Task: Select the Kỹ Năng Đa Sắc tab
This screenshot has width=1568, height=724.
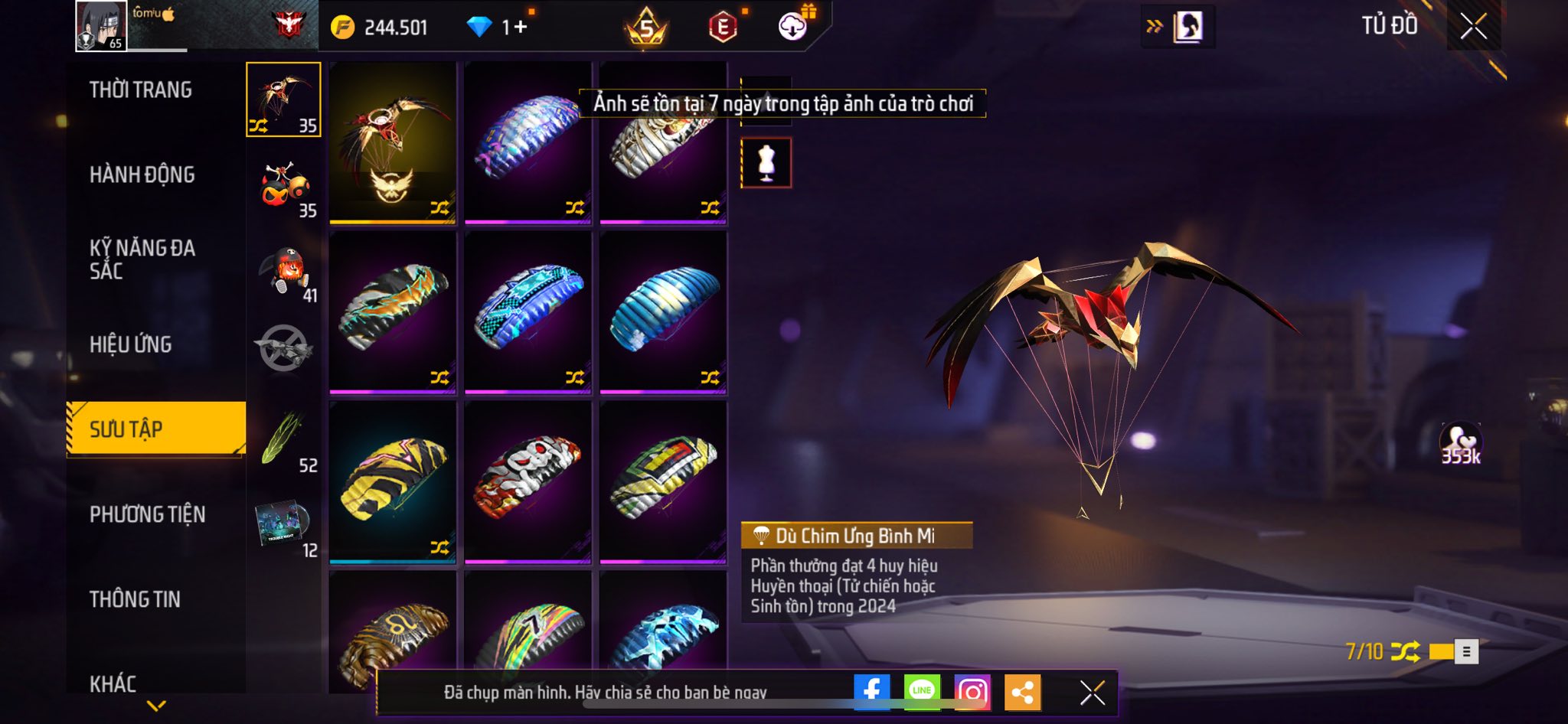Action: 142,259
